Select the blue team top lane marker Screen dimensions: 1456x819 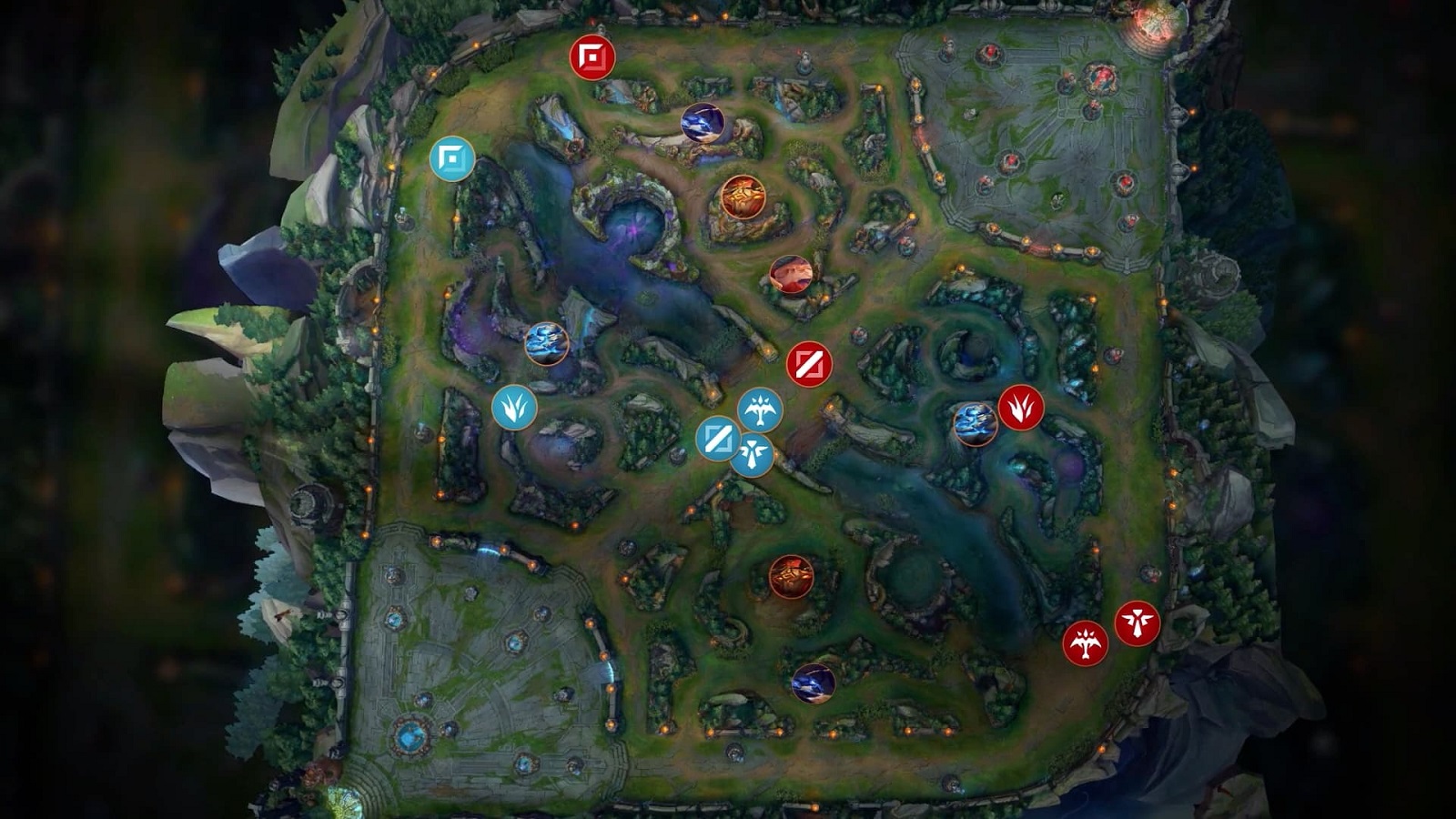452,159
